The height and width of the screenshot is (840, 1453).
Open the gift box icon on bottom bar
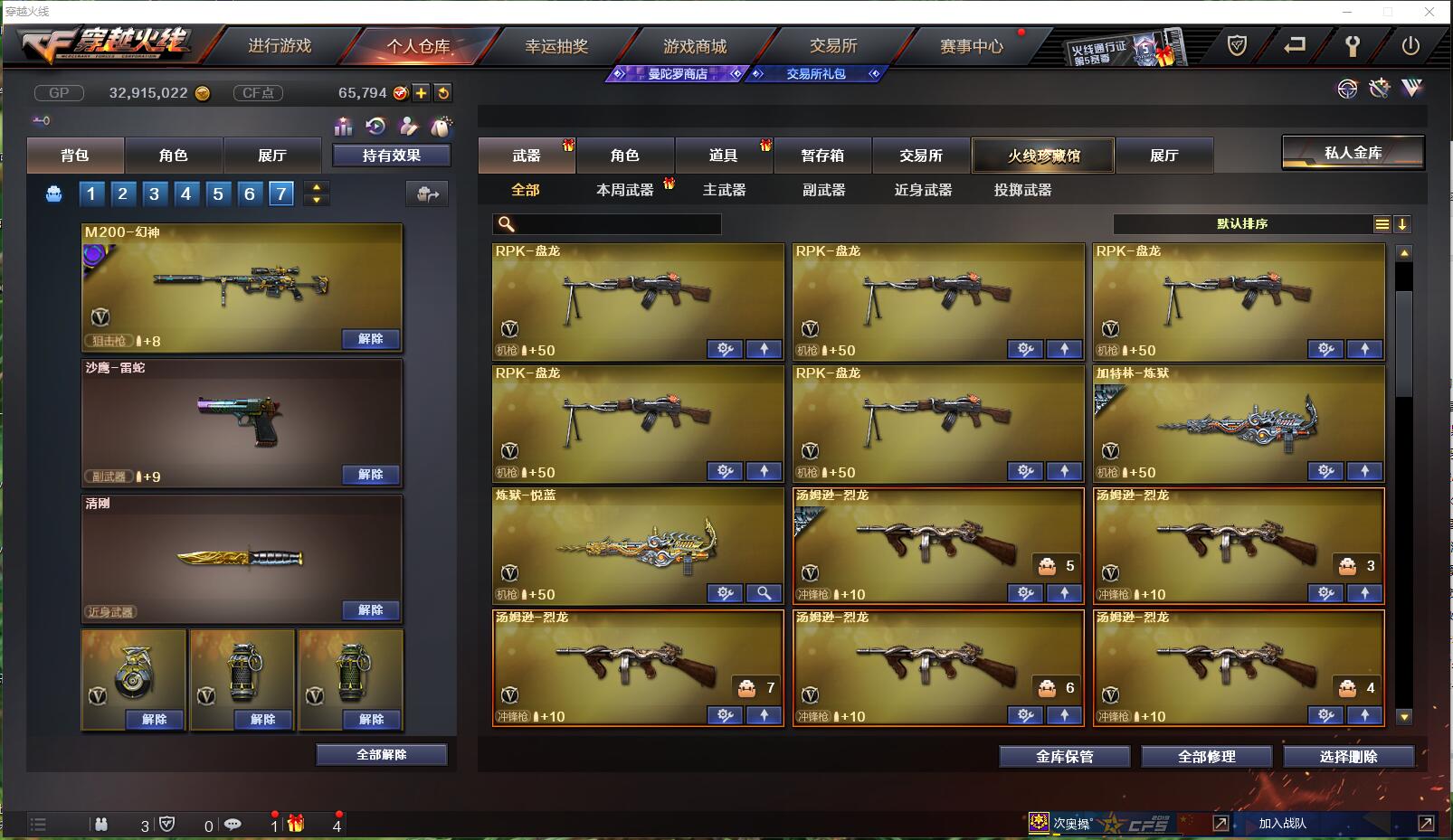(x=296, y=824)
